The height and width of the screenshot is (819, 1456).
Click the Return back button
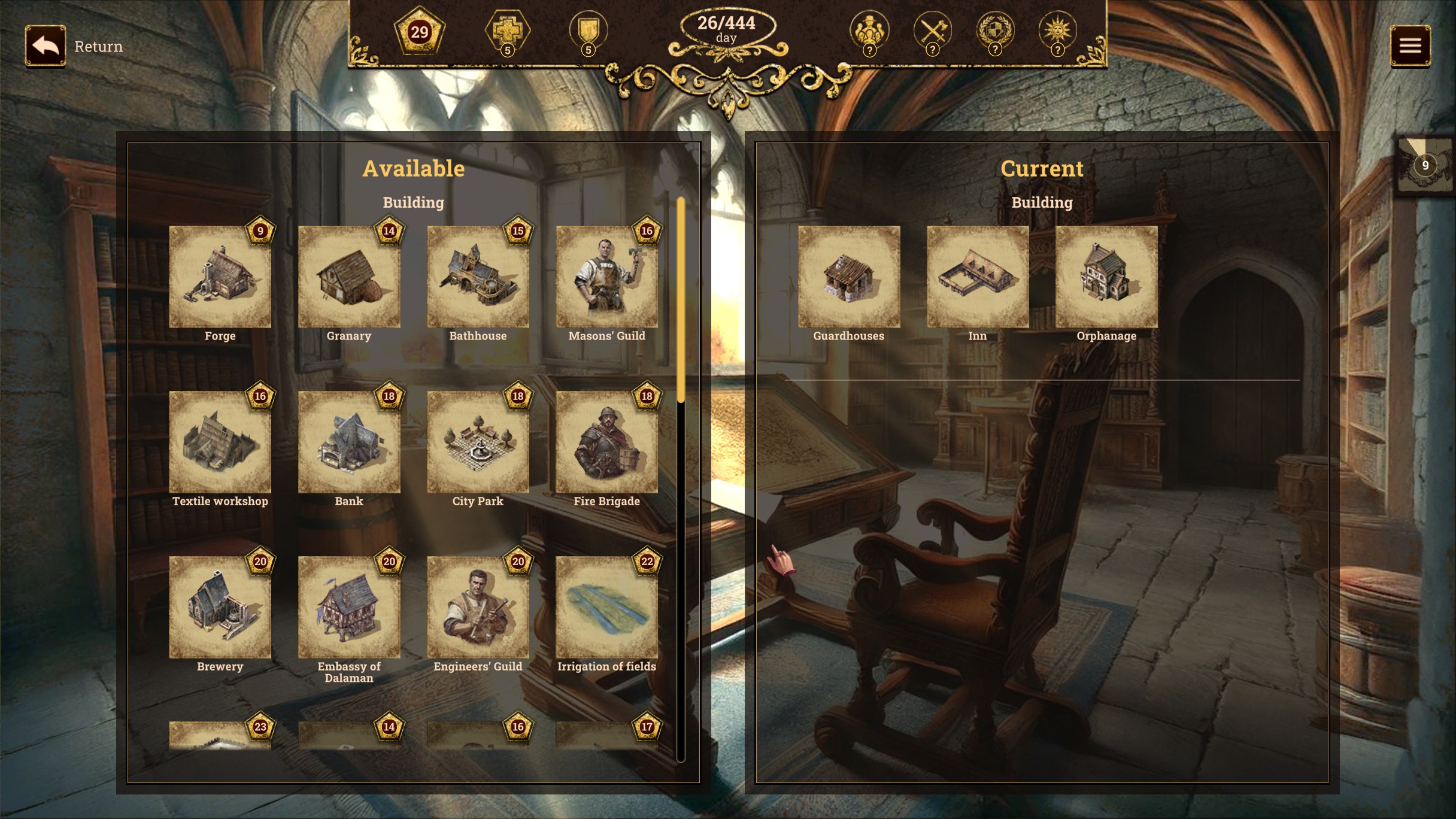pos(45,45)
